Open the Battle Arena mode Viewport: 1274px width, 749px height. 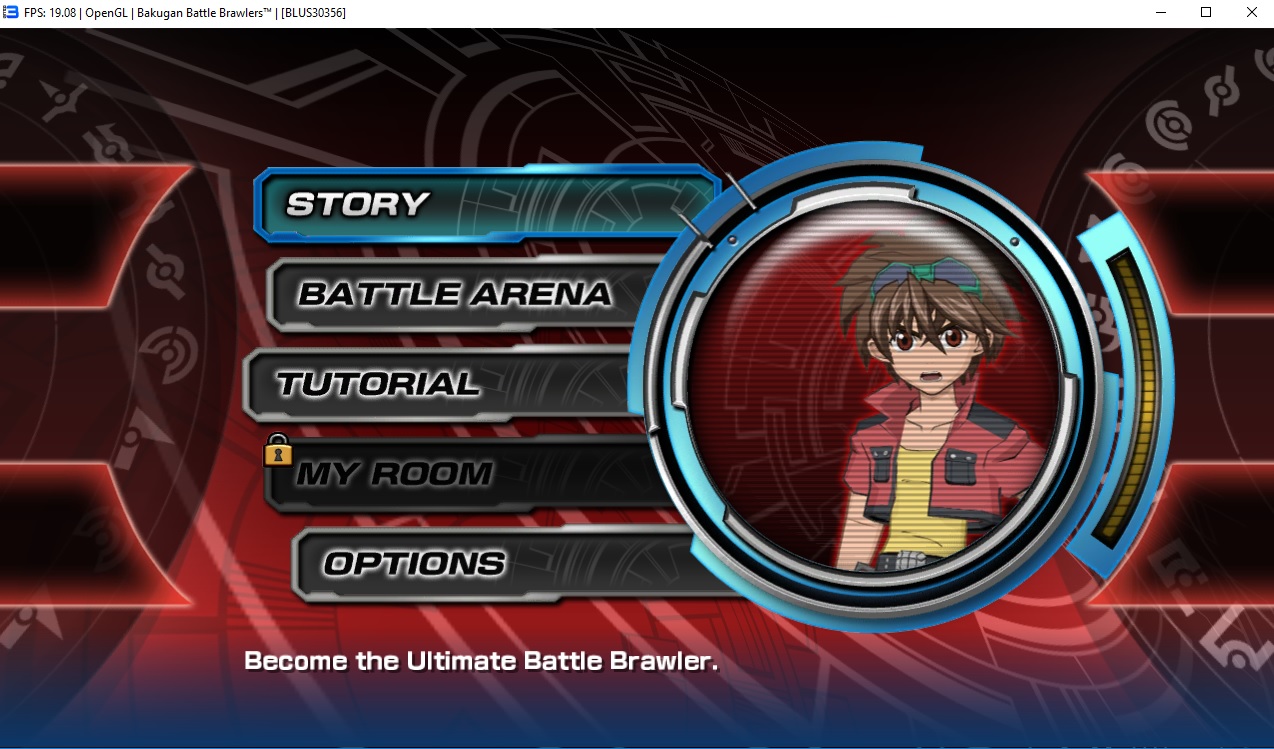(455, 294)
